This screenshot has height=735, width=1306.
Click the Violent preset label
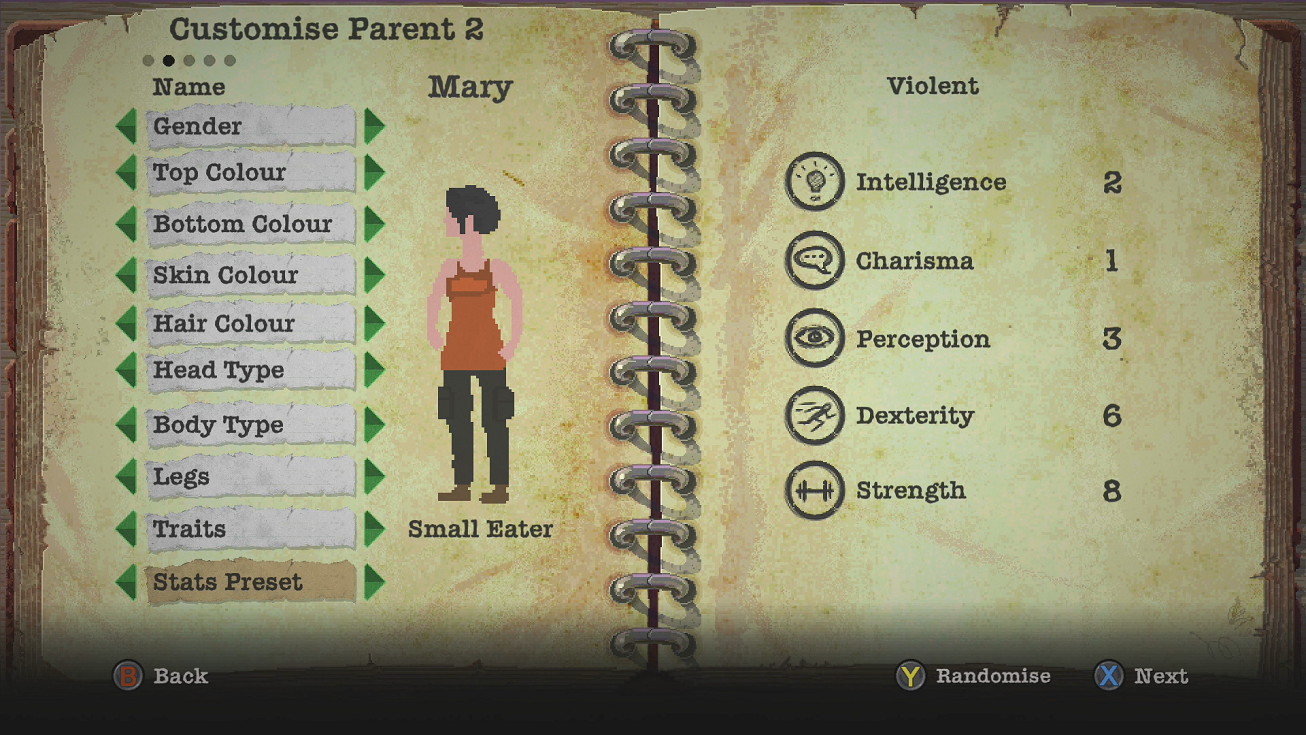pyautogui.click(x=933, y=86)
